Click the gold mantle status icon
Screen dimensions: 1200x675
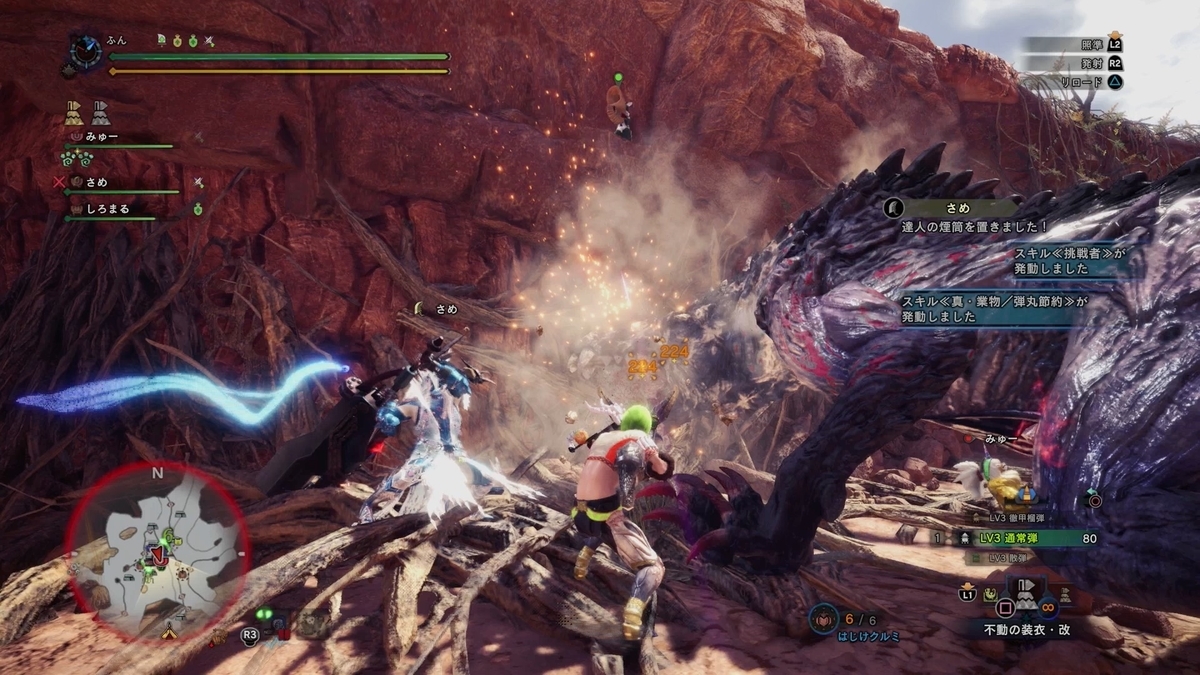tap(73, 112)
